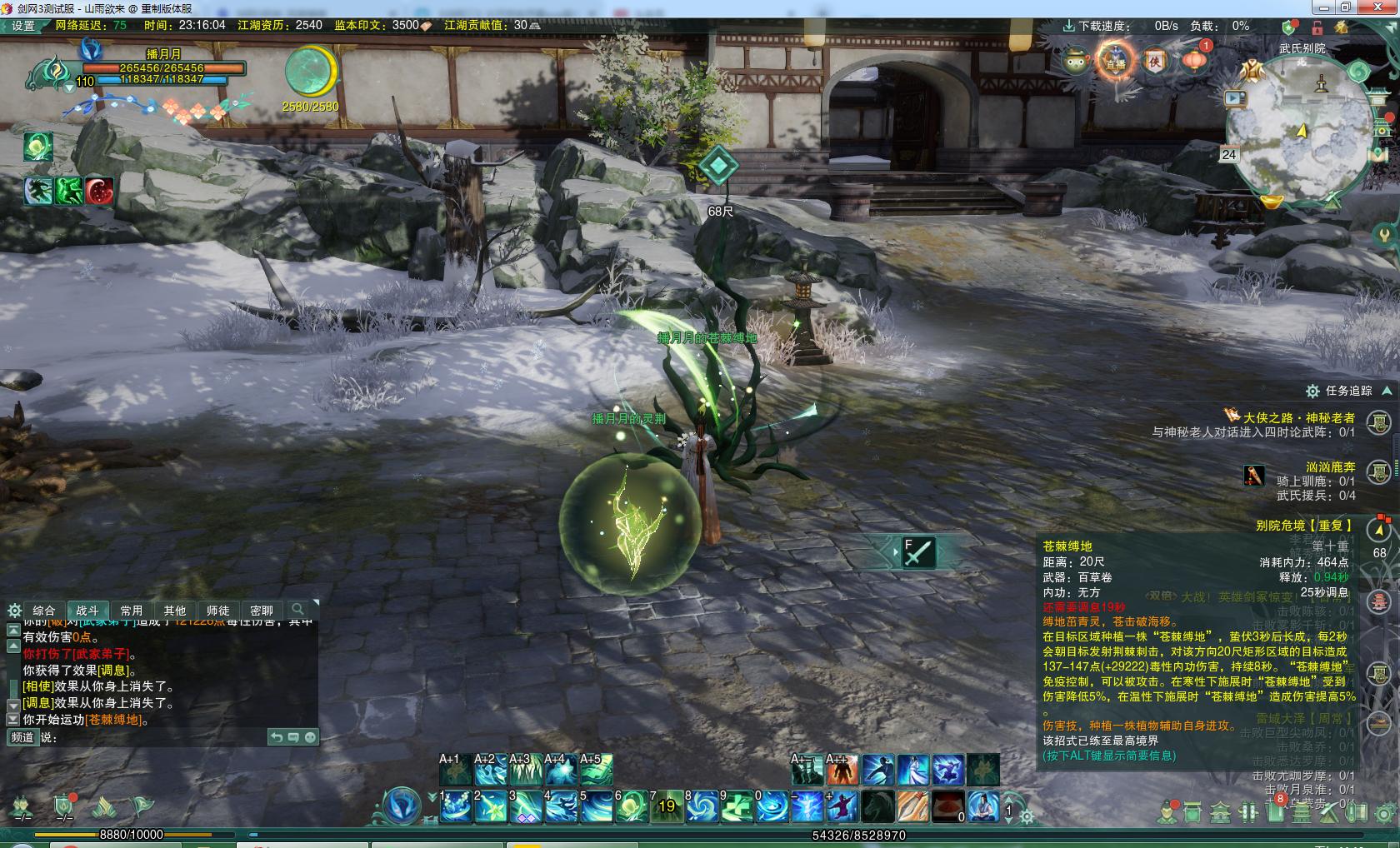1400x848 pixels.
Task: Select the 大侠之路·神秘老者 quest entry
Action: [1298, 417]
